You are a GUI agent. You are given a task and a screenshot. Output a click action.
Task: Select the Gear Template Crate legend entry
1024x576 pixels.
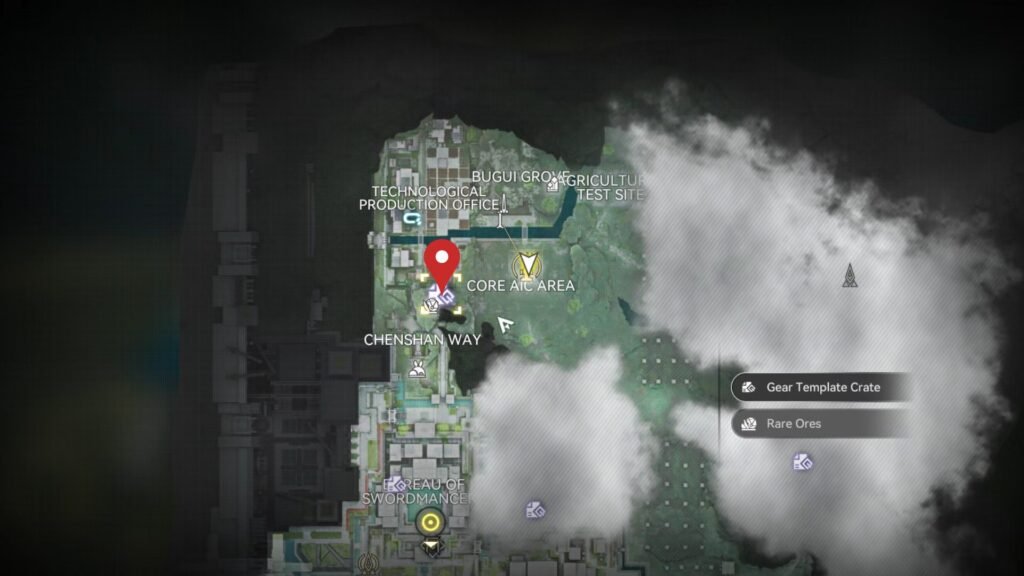click(820, 387)
